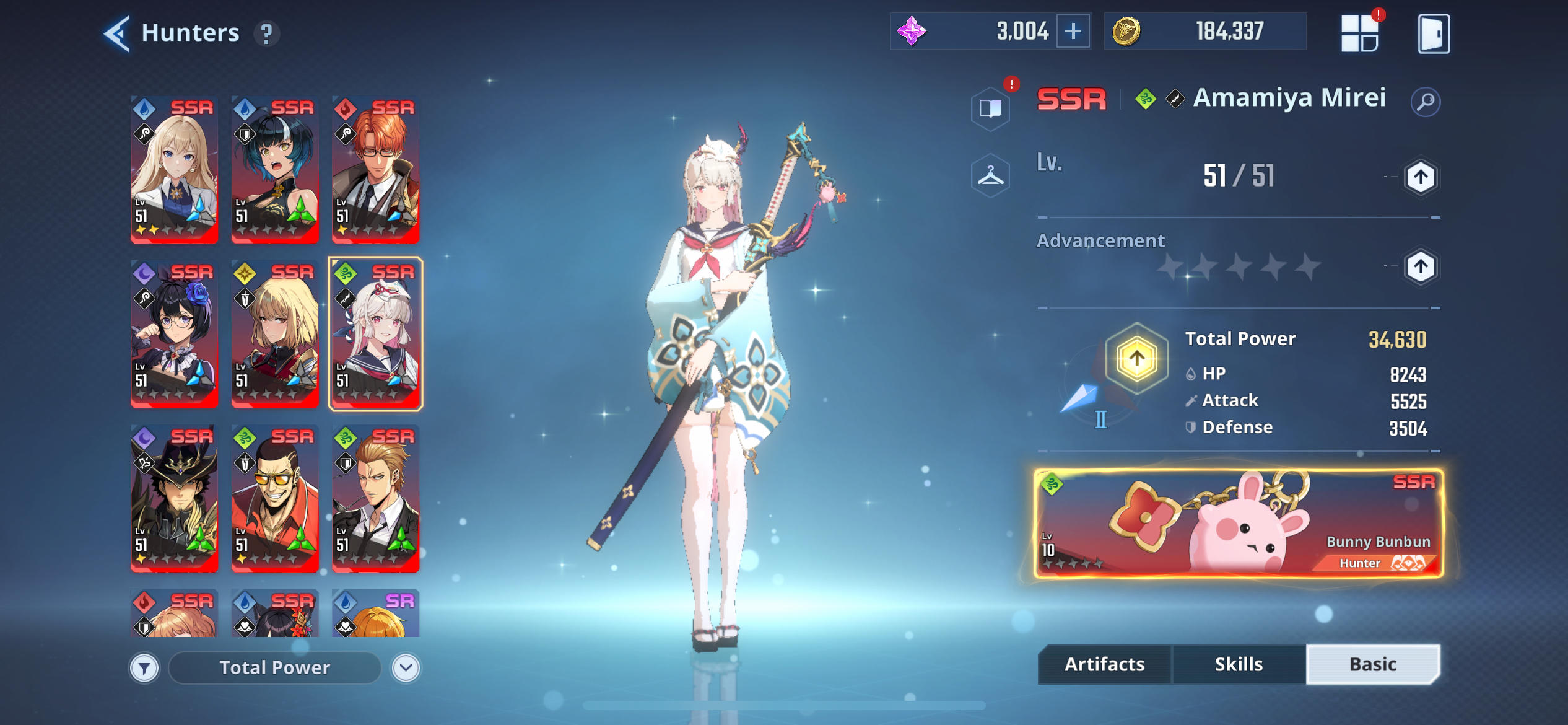Open the Skills tab
This screenshot has height=725, width=1568.
pyautogui.click(x=1239, y=664)
